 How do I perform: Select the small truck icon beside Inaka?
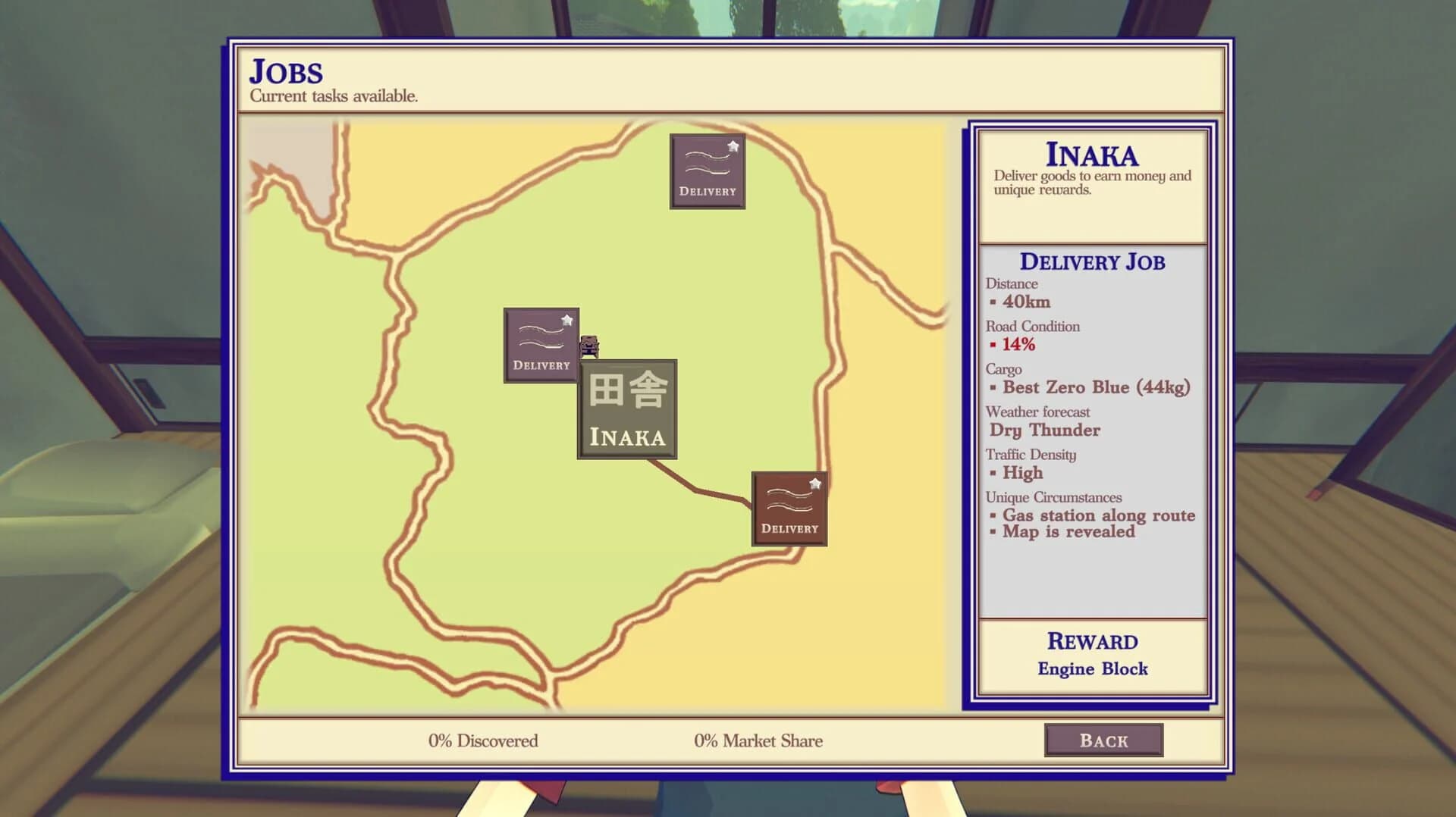click(x=588, y=347)
